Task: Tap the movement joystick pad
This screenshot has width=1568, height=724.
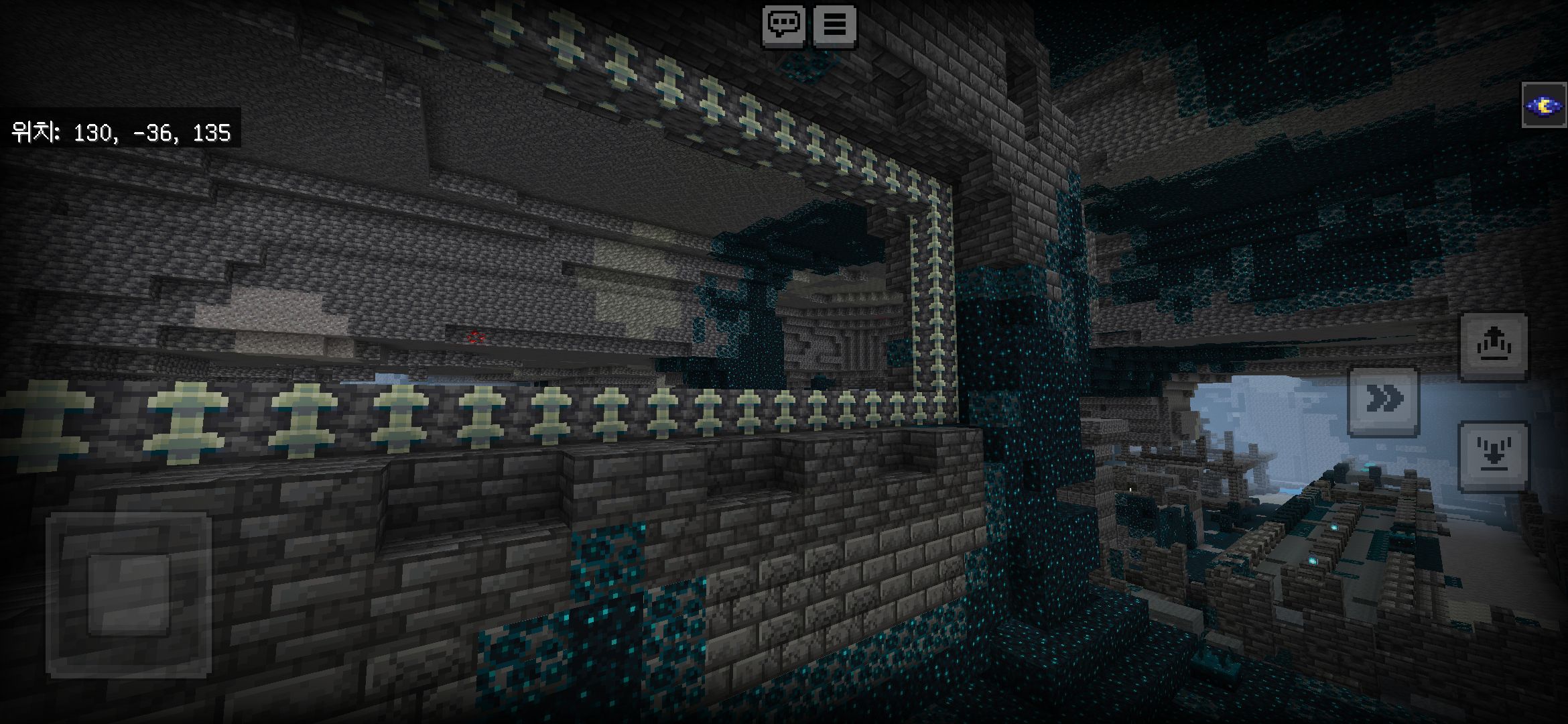Action: tap(129, 594)
